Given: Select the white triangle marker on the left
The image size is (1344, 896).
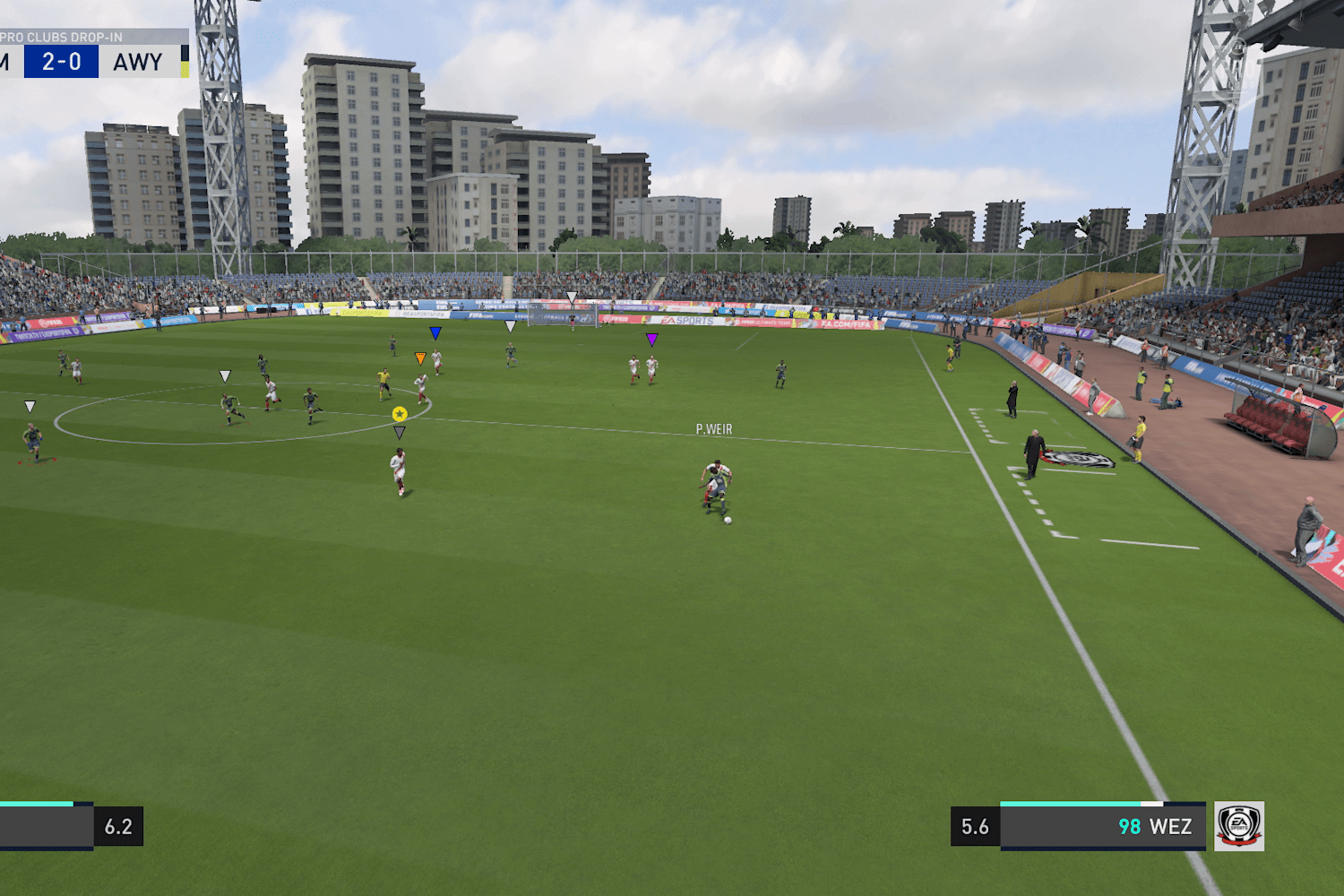Looking at the screenshot, I should (x=30, y=406).
